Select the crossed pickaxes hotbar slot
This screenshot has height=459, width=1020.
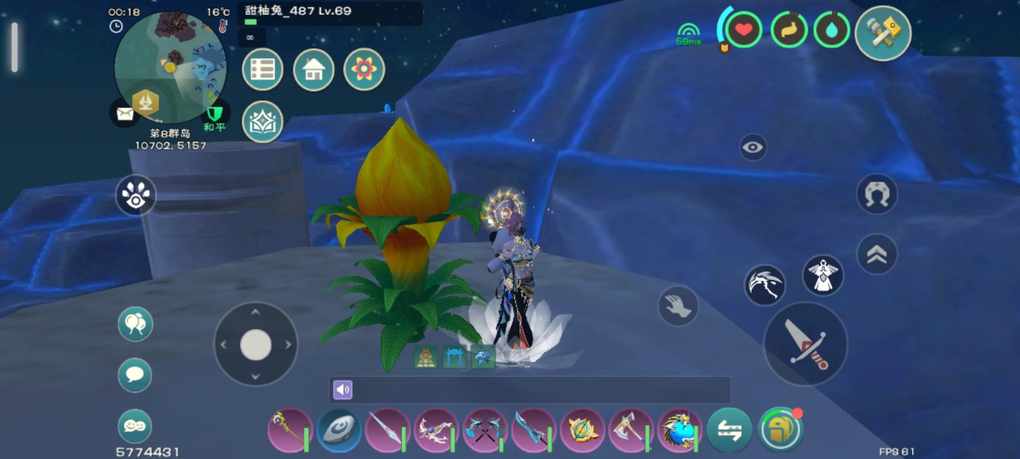(485, 430)
